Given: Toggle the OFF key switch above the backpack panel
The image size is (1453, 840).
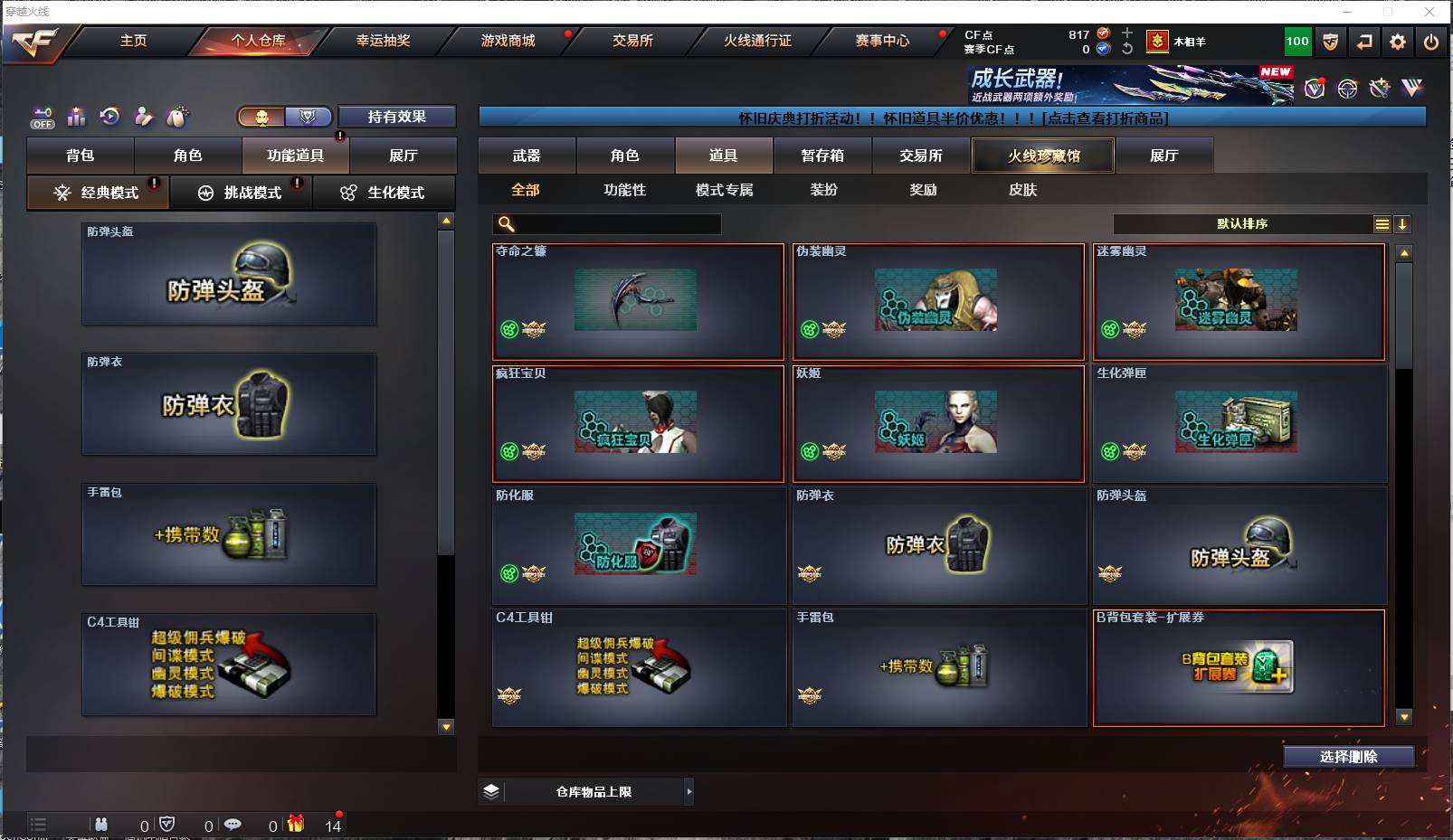Looking at the screenshot, I should click(42, 118).
